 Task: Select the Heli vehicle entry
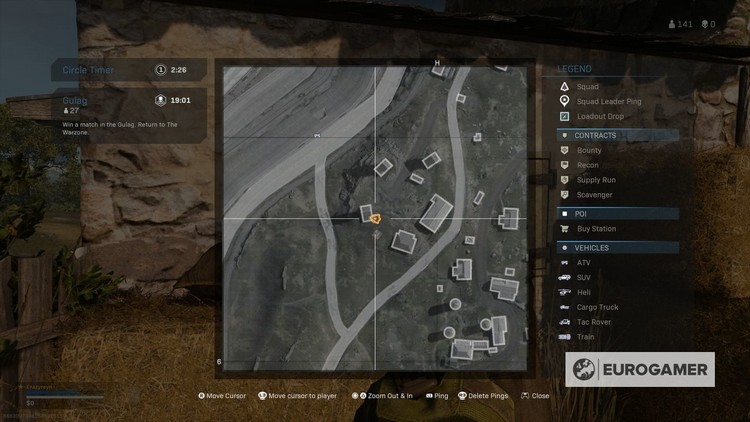584,292
